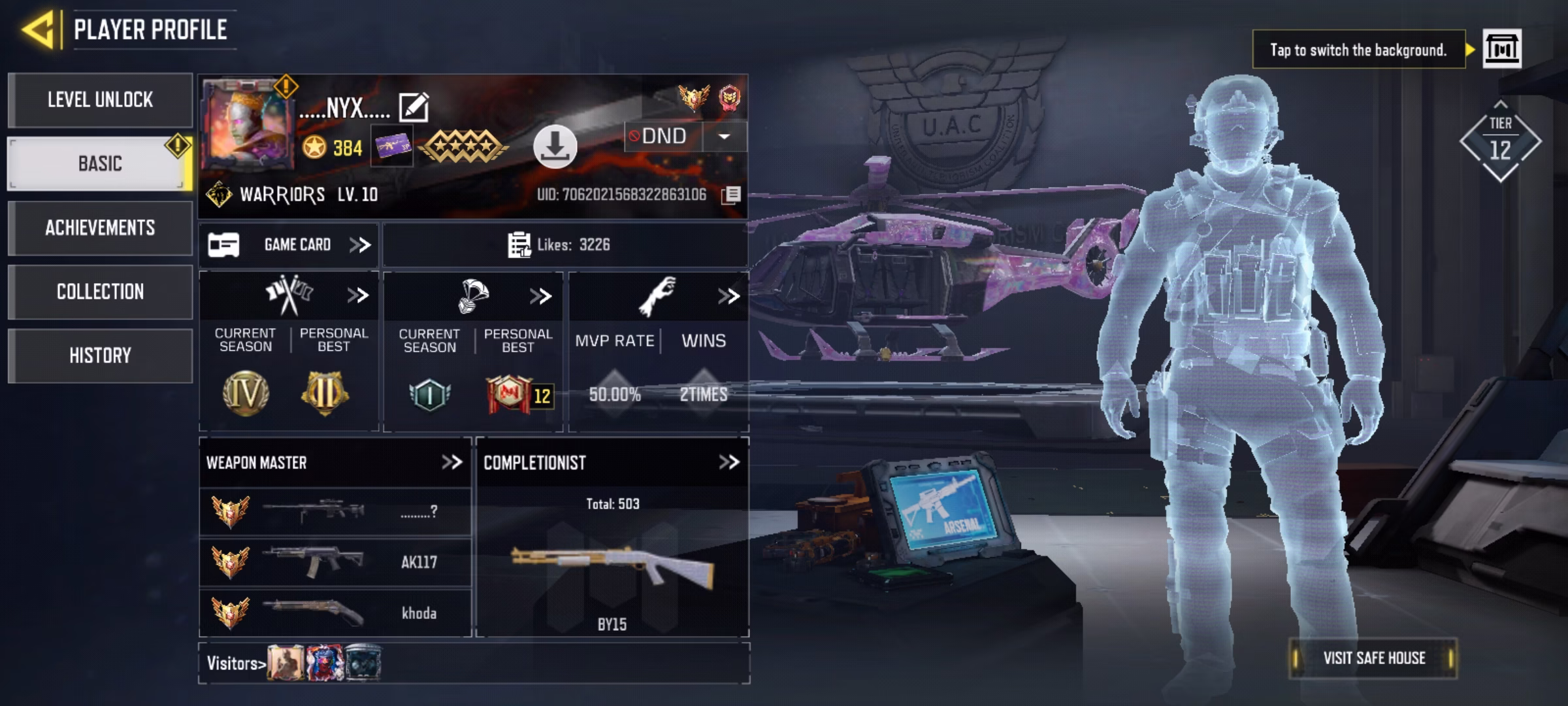Open the DND status dropdown
This screenshot has height=706, width=1568.
pyautogui.click(x=724, y=137)
